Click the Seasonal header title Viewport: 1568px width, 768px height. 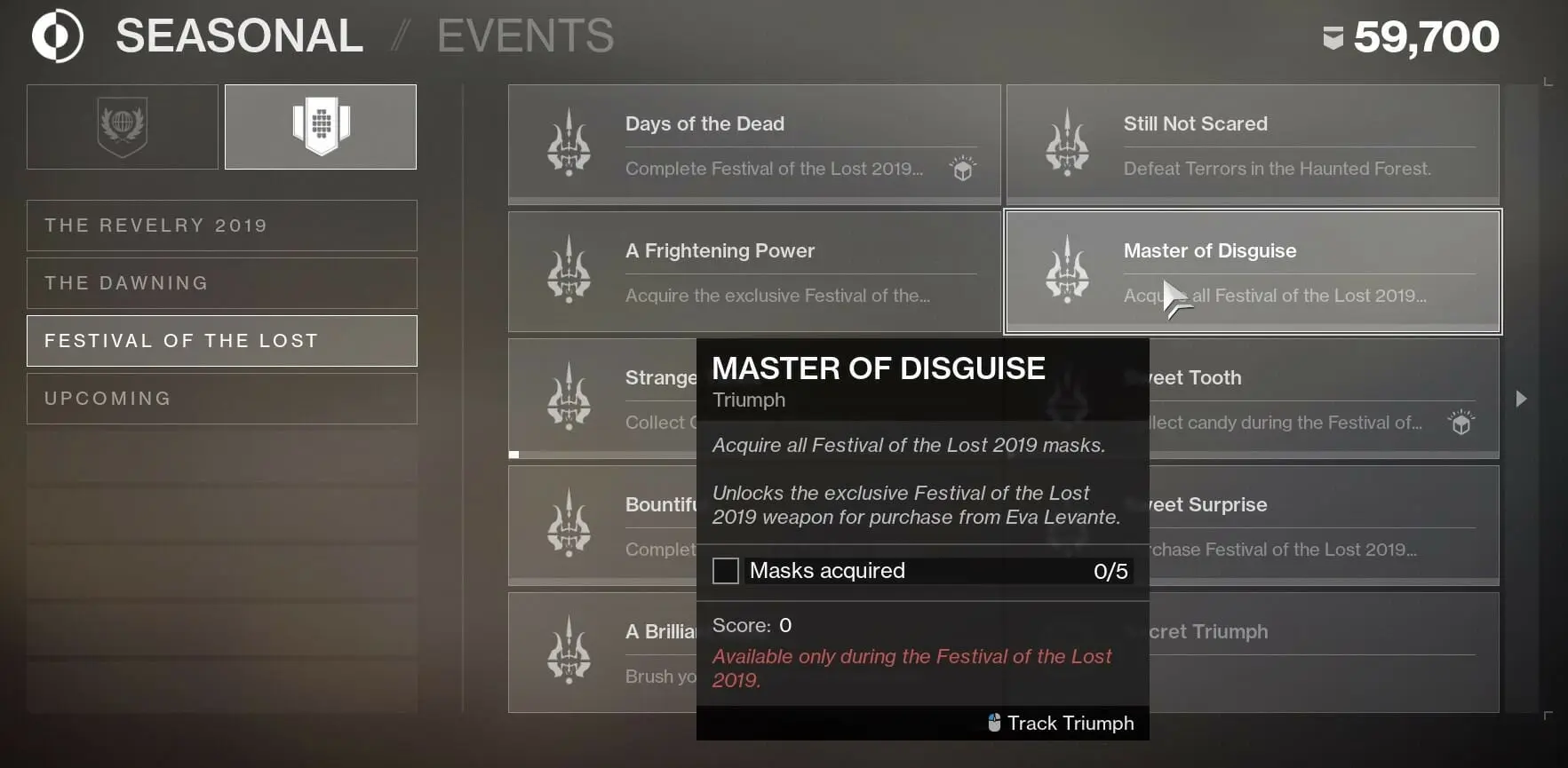tap(239, 36)
